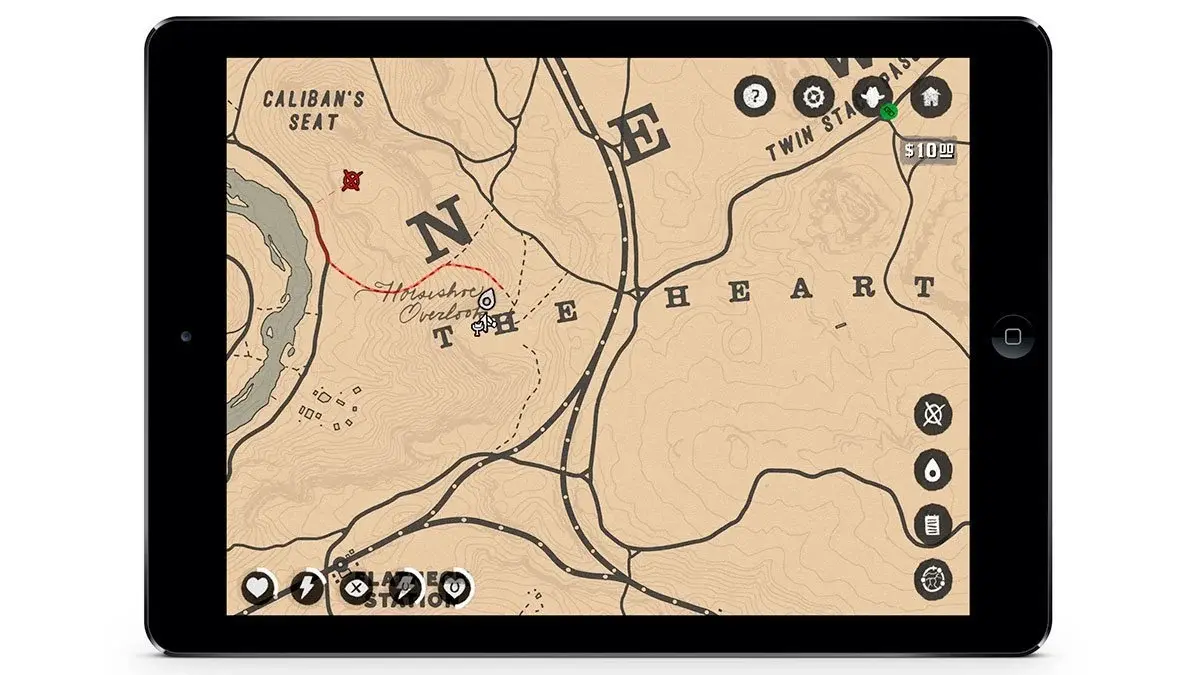
Task: Select the horse stamina bolt core
Action: click(x=406, y=588)
